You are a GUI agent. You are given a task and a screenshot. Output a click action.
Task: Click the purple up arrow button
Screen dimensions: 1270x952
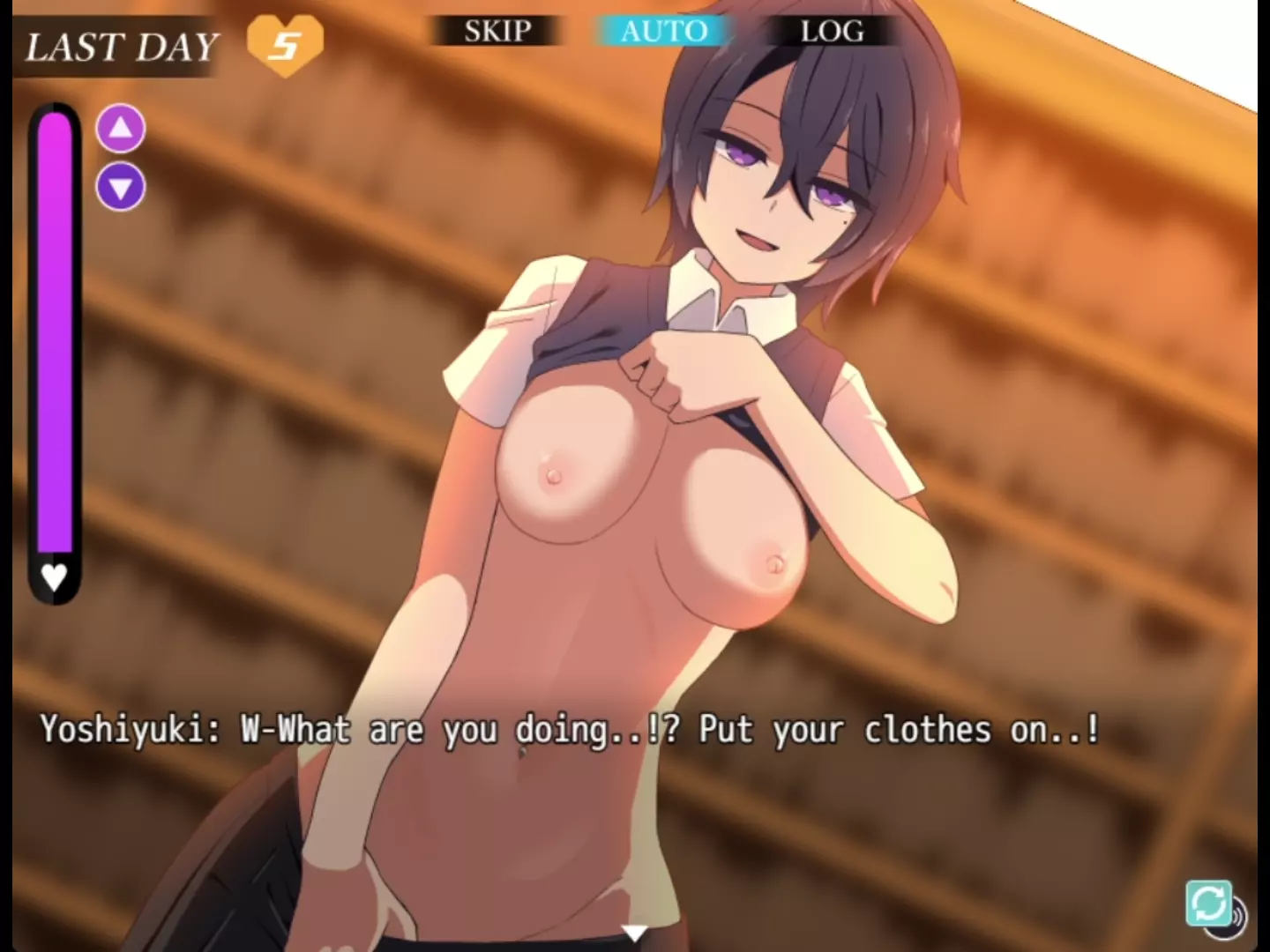coord(121,130)
